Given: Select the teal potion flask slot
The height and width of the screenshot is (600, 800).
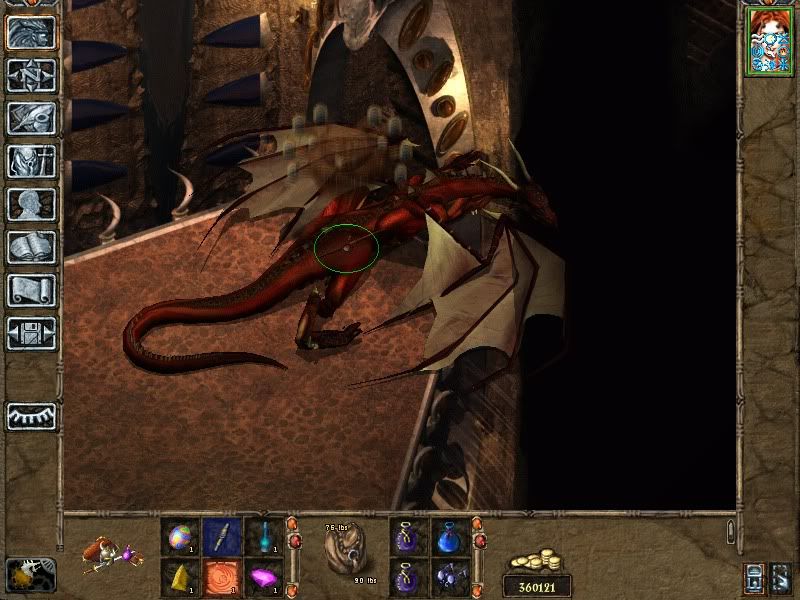Looking at the screenshot, I should (263, 535).
